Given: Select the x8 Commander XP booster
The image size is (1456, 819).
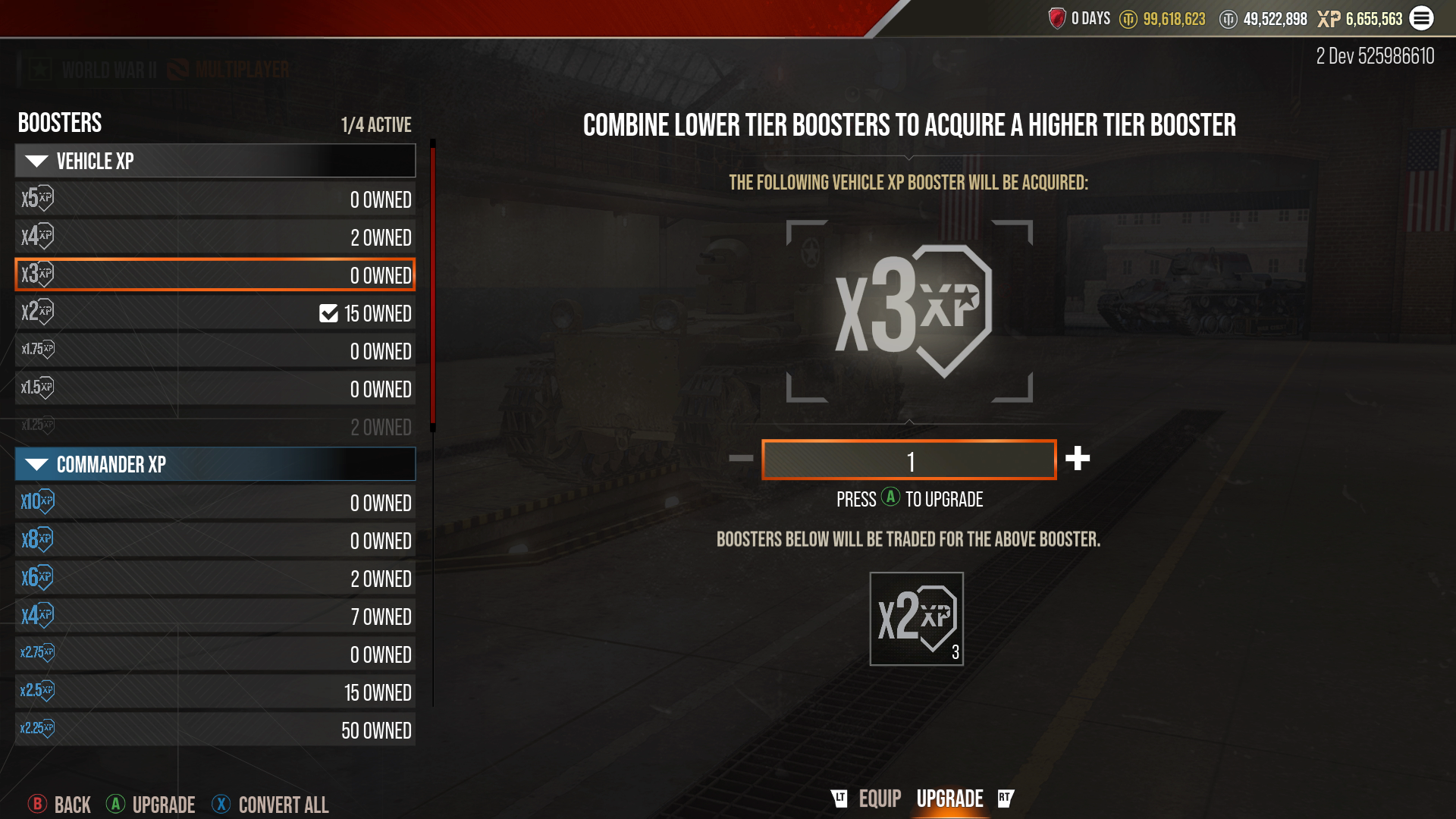Looking at the screenshot, I should coord(215,541).
